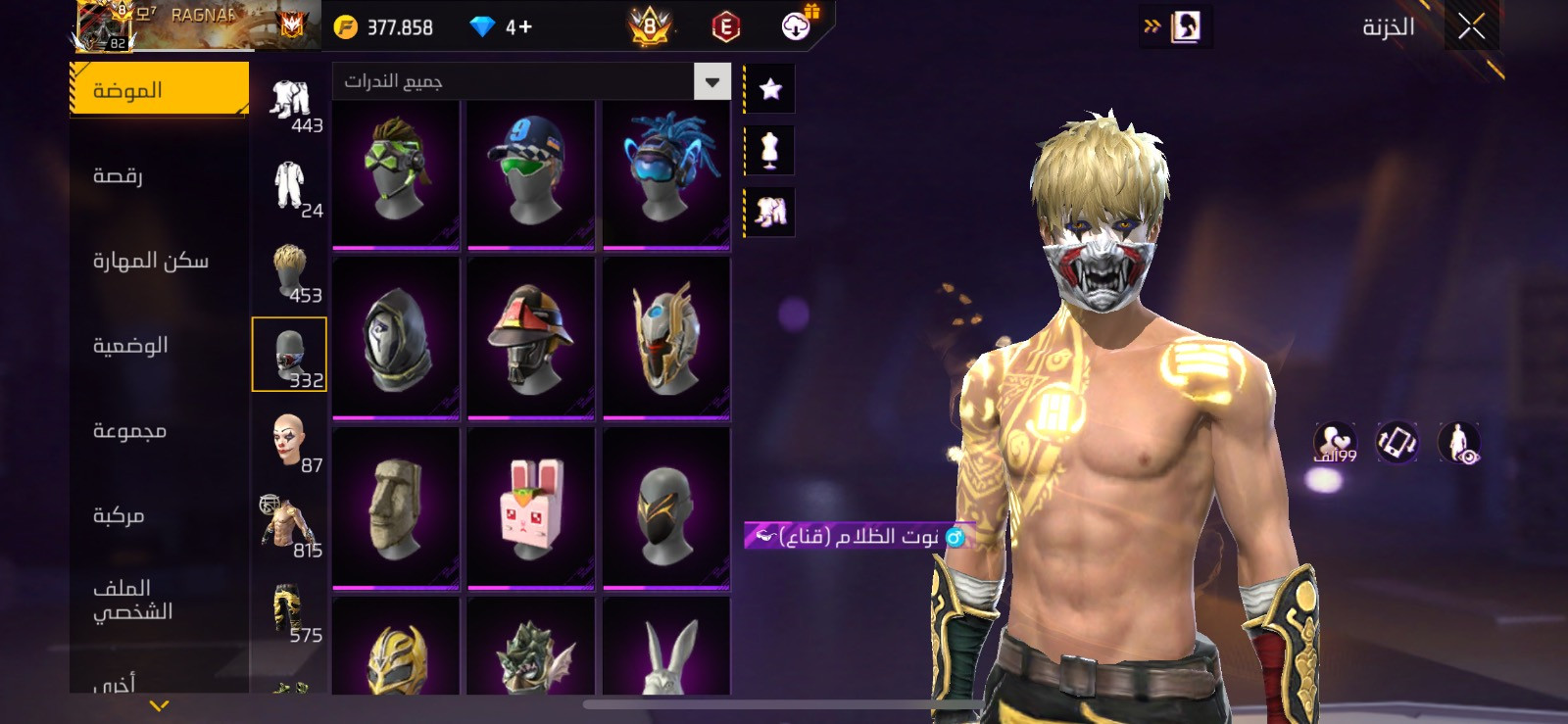Screen dimensions: 1568x724
Task: Open the golden armored helmet item
Action: [666, 338]
